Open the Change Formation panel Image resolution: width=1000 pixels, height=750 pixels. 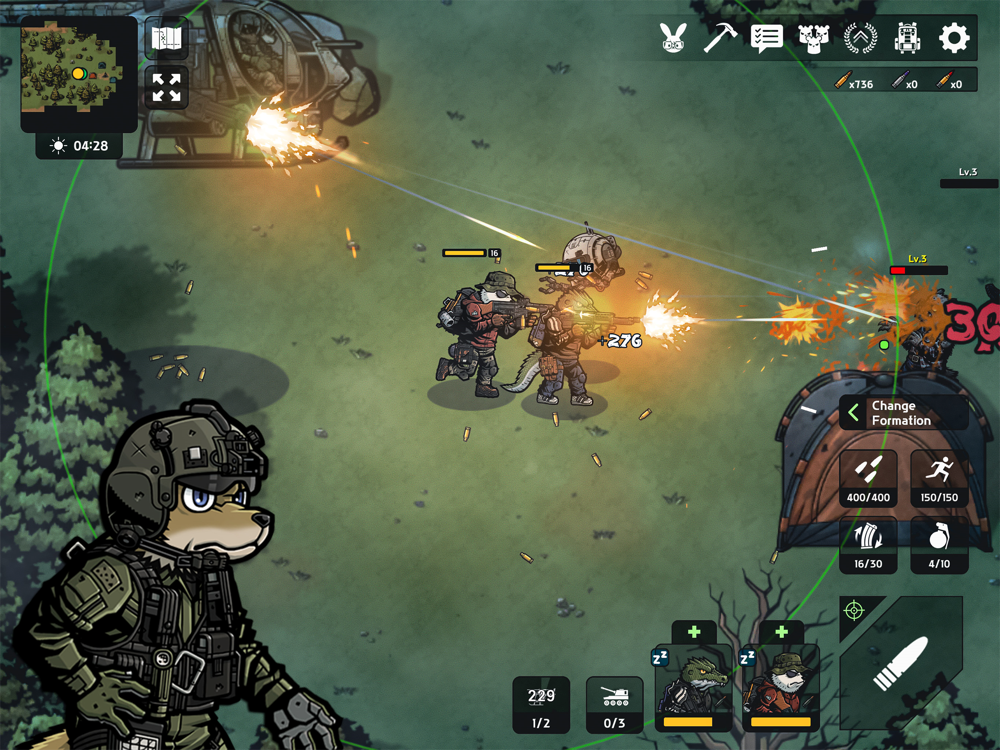[x=903, y=413]
